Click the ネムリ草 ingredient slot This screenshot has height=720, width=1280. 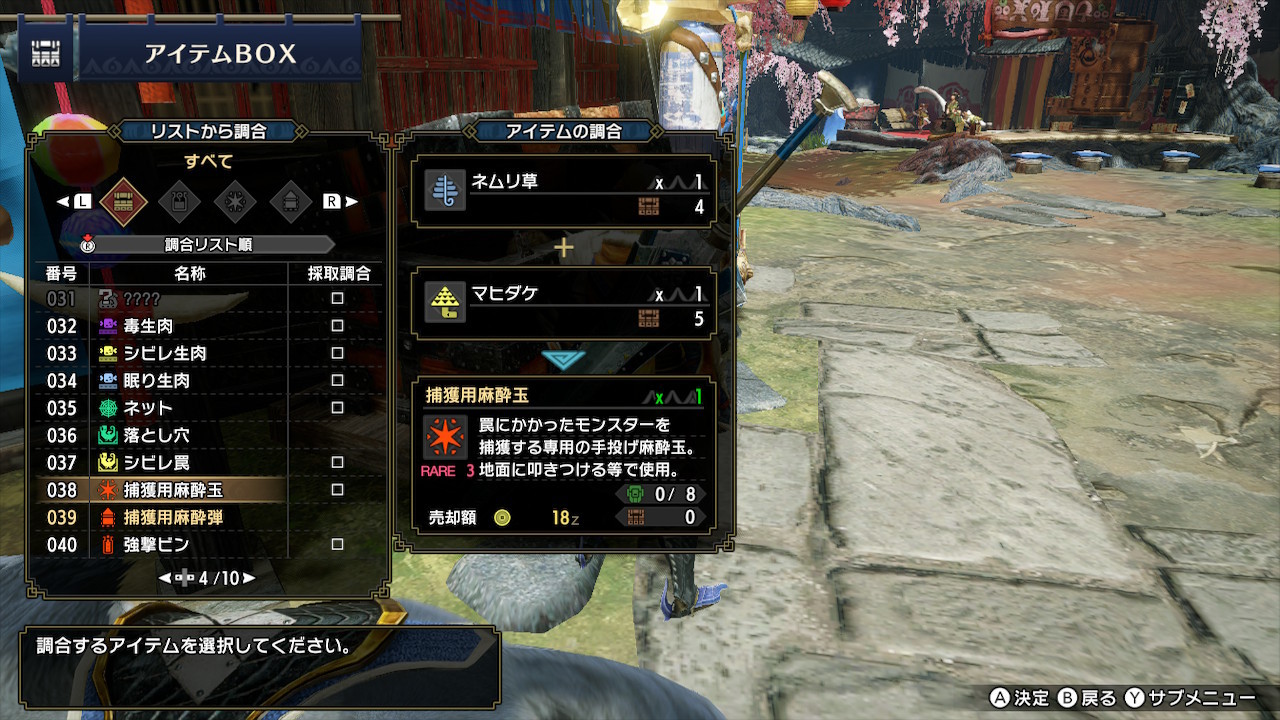[565, 192]
